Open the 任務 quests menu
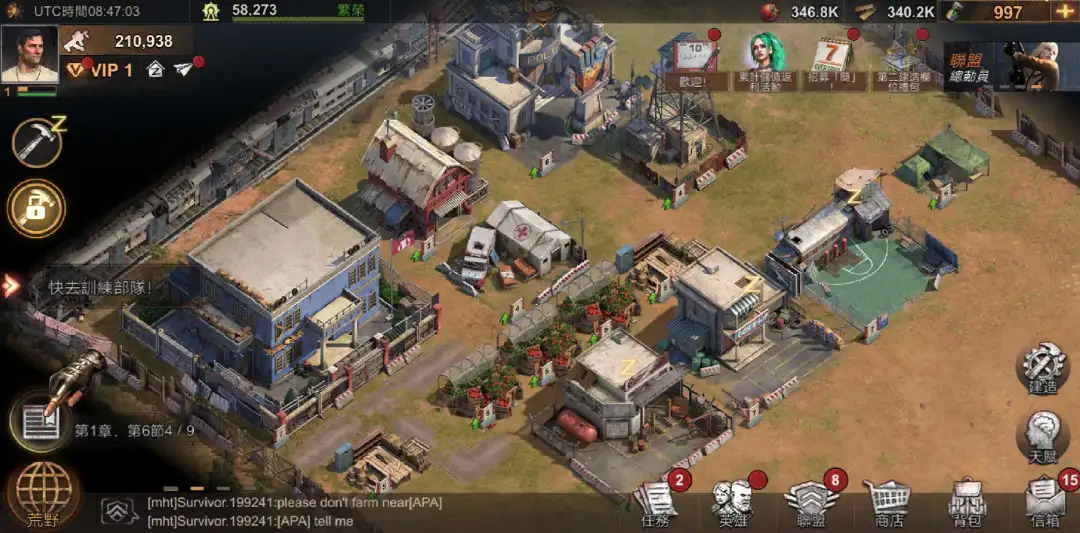The image size is (1080, 533). click(656, 502)
